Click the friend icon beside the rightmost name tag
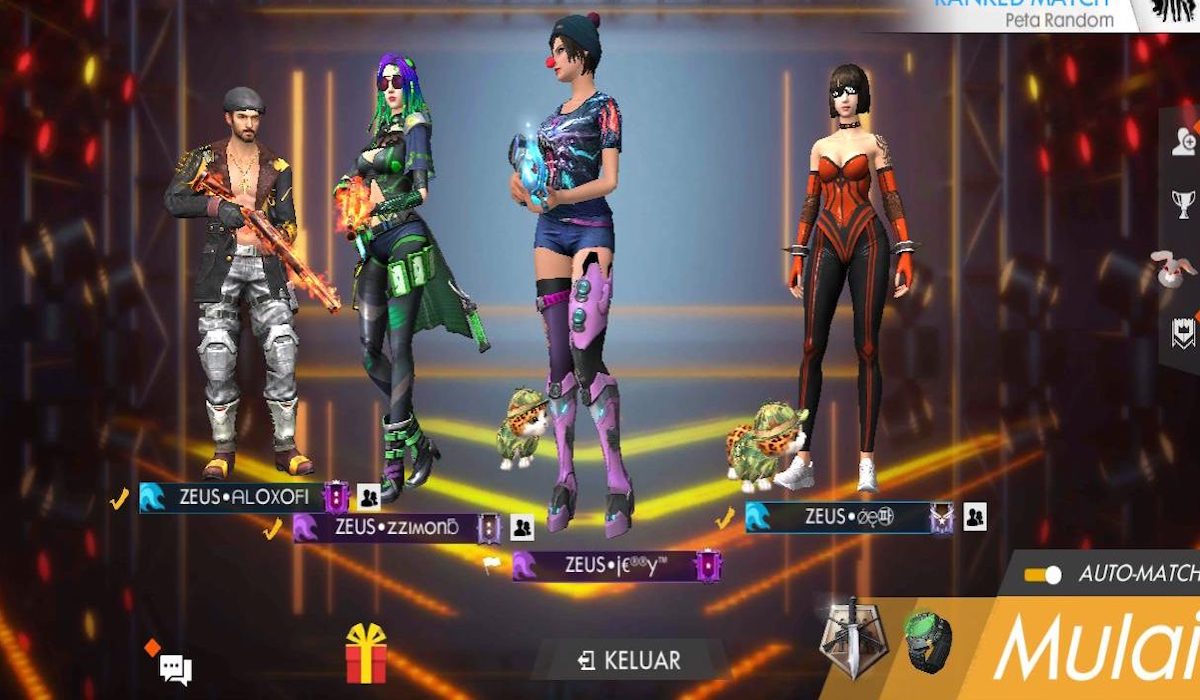Screen dimensions: 1200x700 click(x=975, y=517)
